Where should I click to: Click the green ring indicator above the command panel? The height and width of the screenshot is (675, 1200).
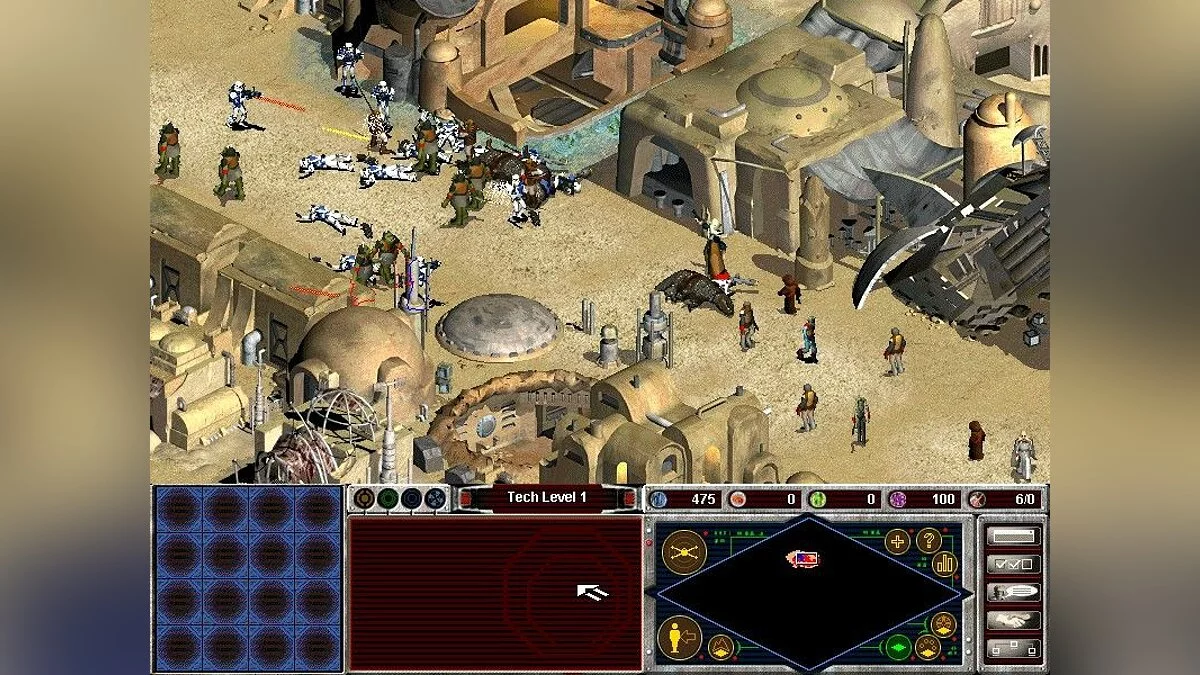pos(388,498)
